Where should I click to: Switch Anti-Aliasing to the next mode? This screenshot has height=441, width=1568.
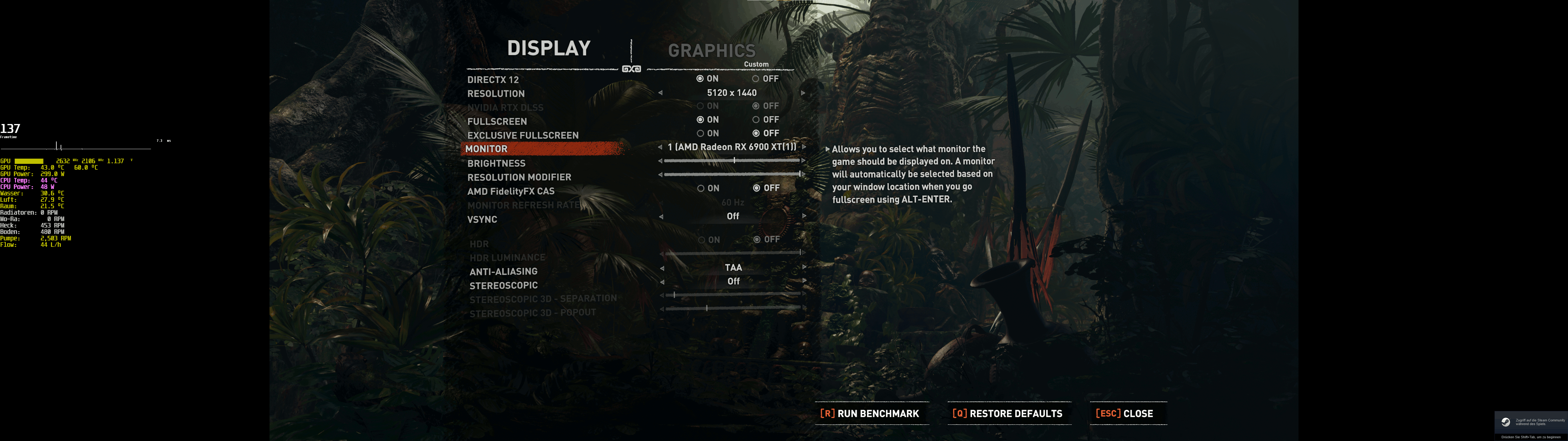pyautogui.click(x=804, y=267)
